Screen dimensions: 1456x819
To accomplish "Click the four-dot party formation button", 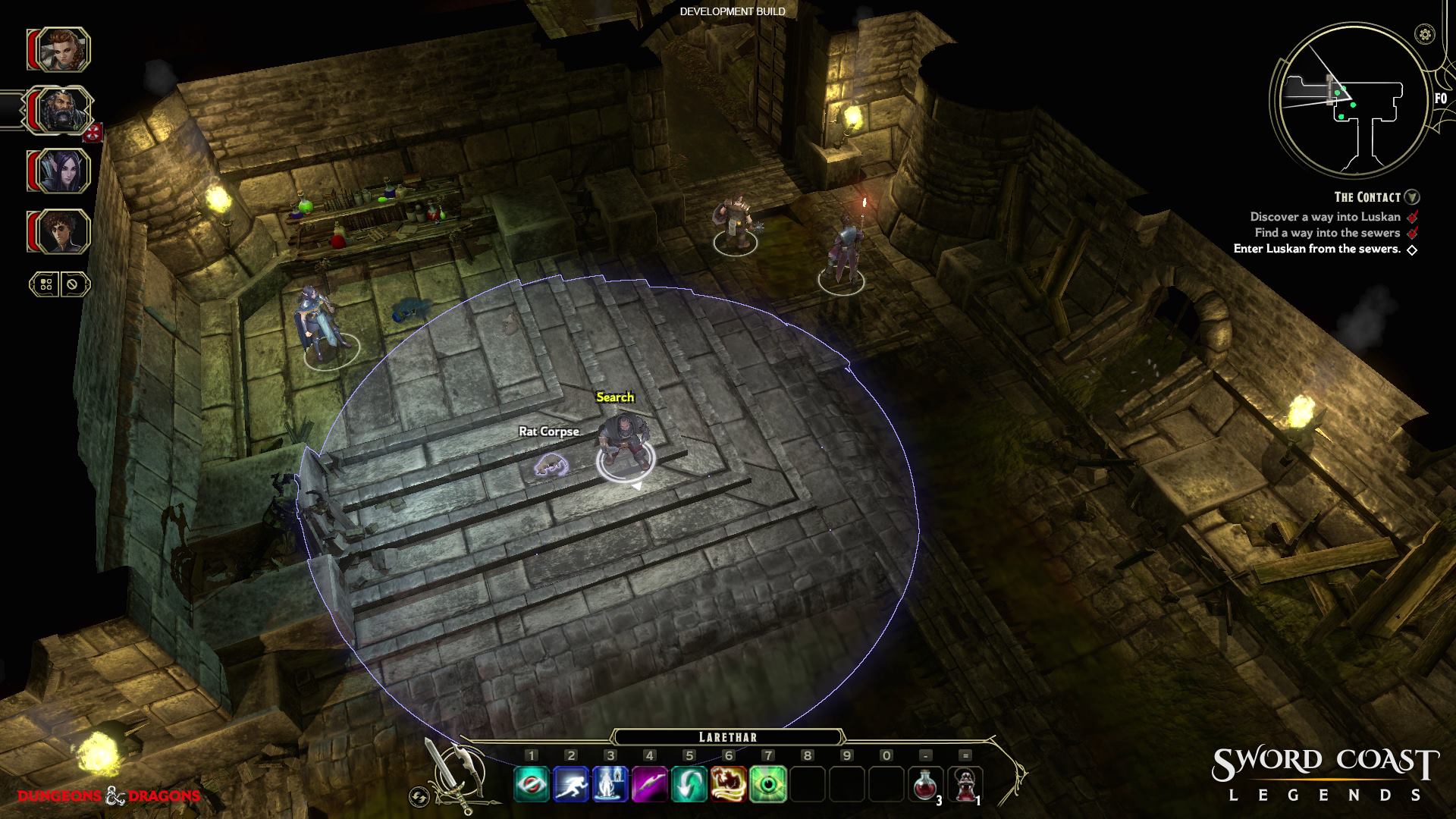I will pos(45,284).
